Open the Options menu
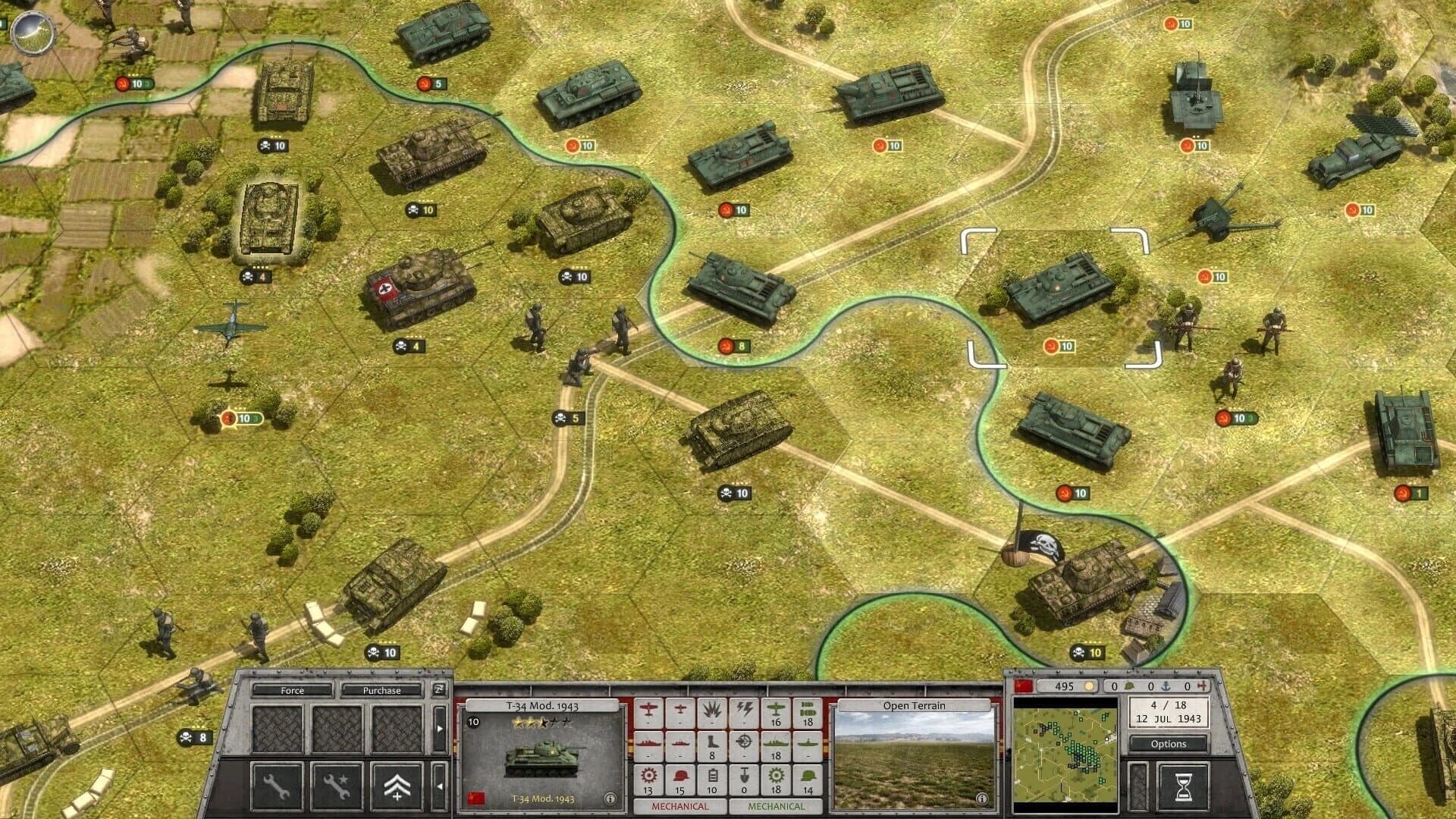Screen dimensions: 1456x819 tap(1168, 745)
